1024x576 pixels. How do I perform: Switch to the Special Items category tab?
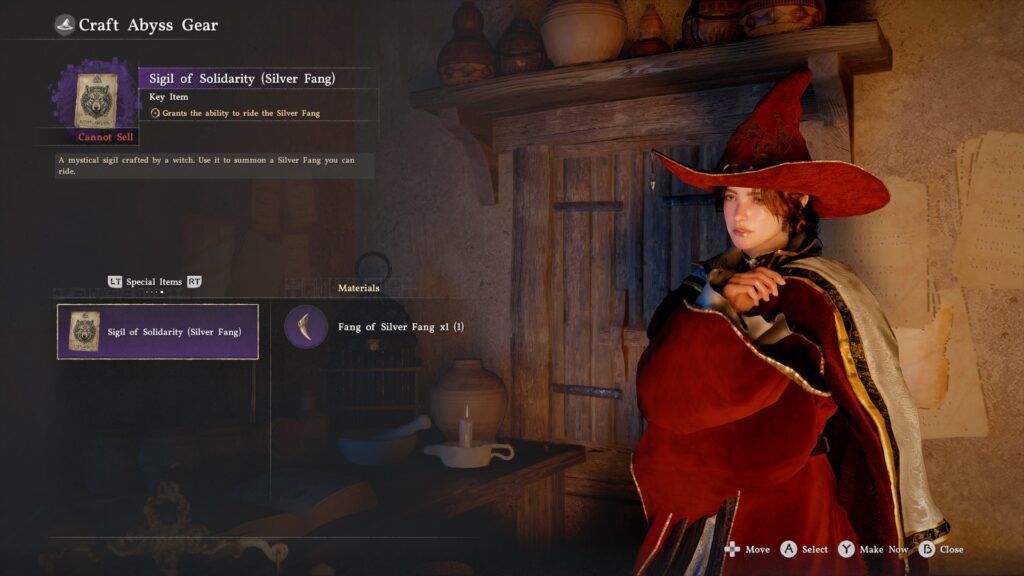tap(154, 282)
